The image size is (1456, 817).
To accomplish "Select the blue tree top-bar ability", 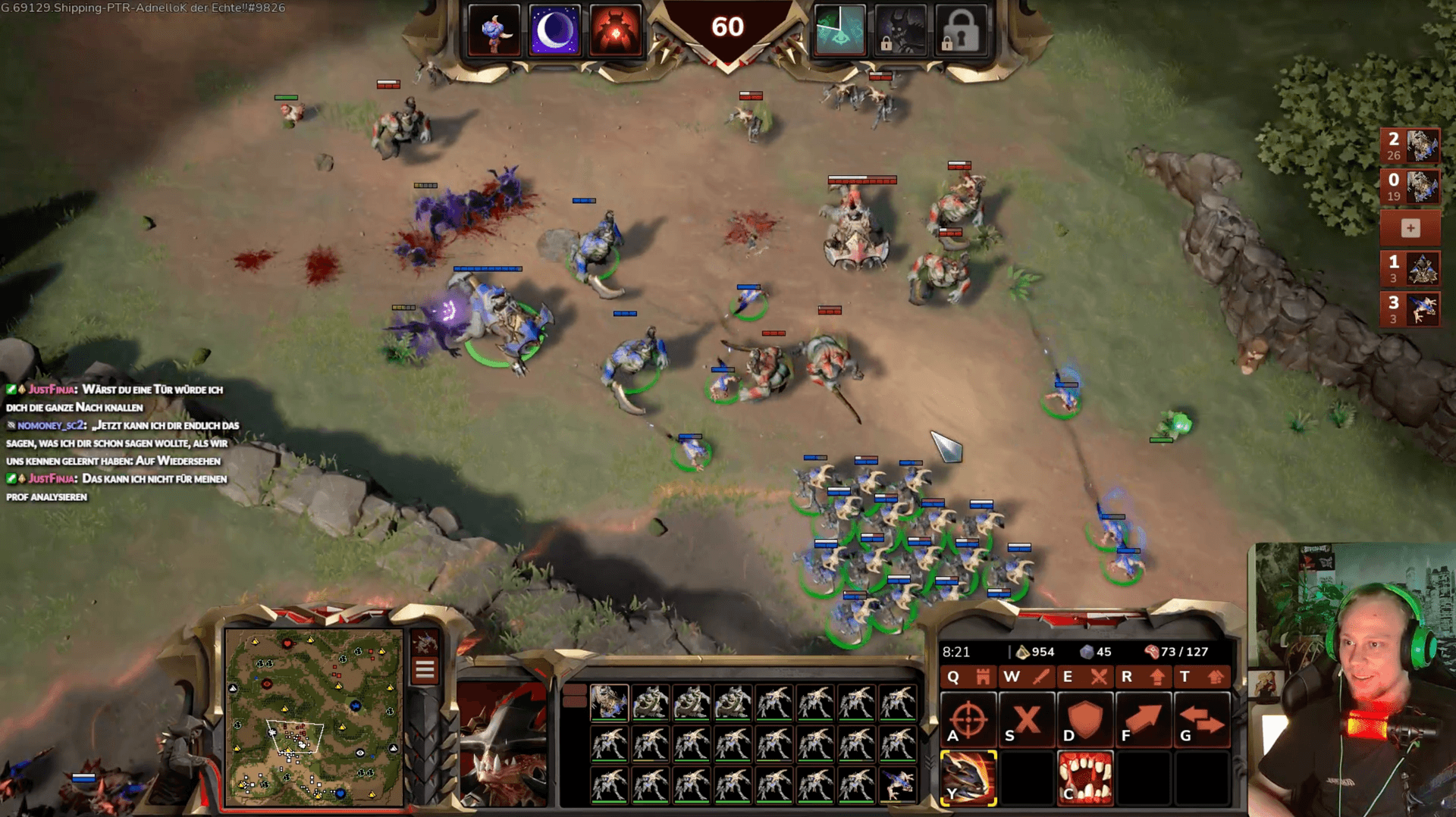I will coord(494,31).
